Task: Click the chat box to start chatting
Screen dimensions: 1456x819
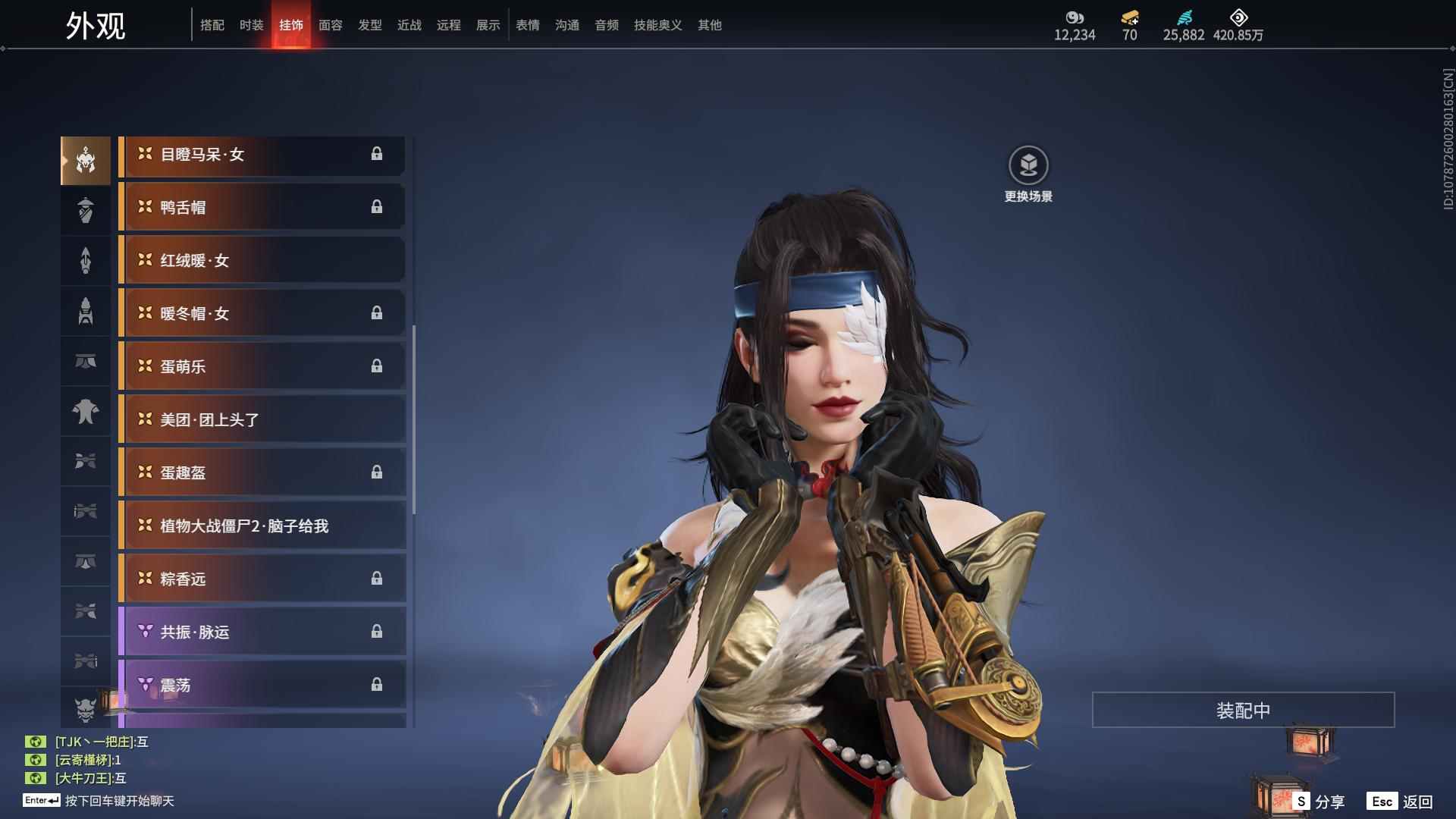Action: [119, 801]
